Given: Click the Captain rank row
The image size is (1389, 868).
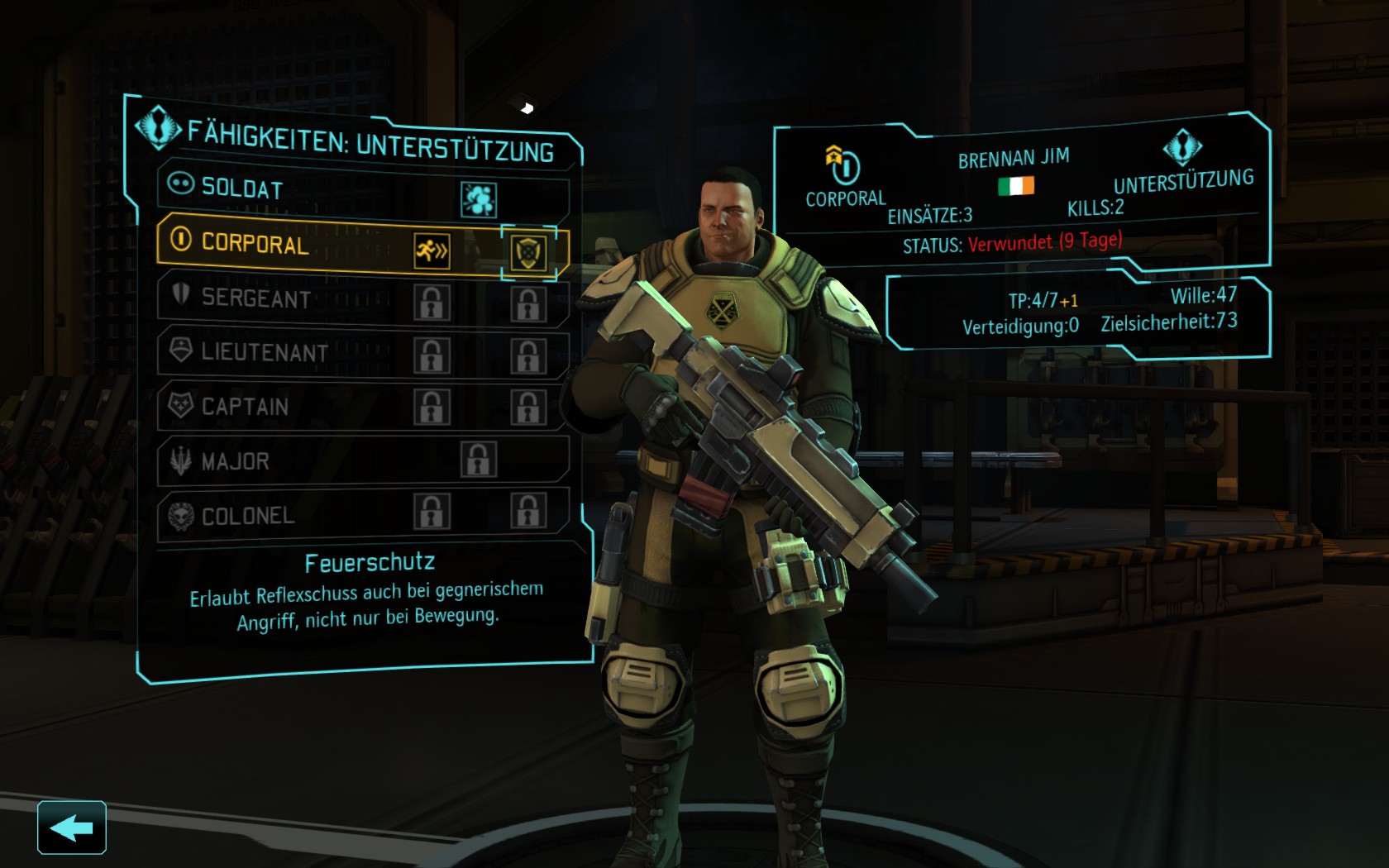Looking at the screenshot, I should pyautogui.click(x=246, y=407).
